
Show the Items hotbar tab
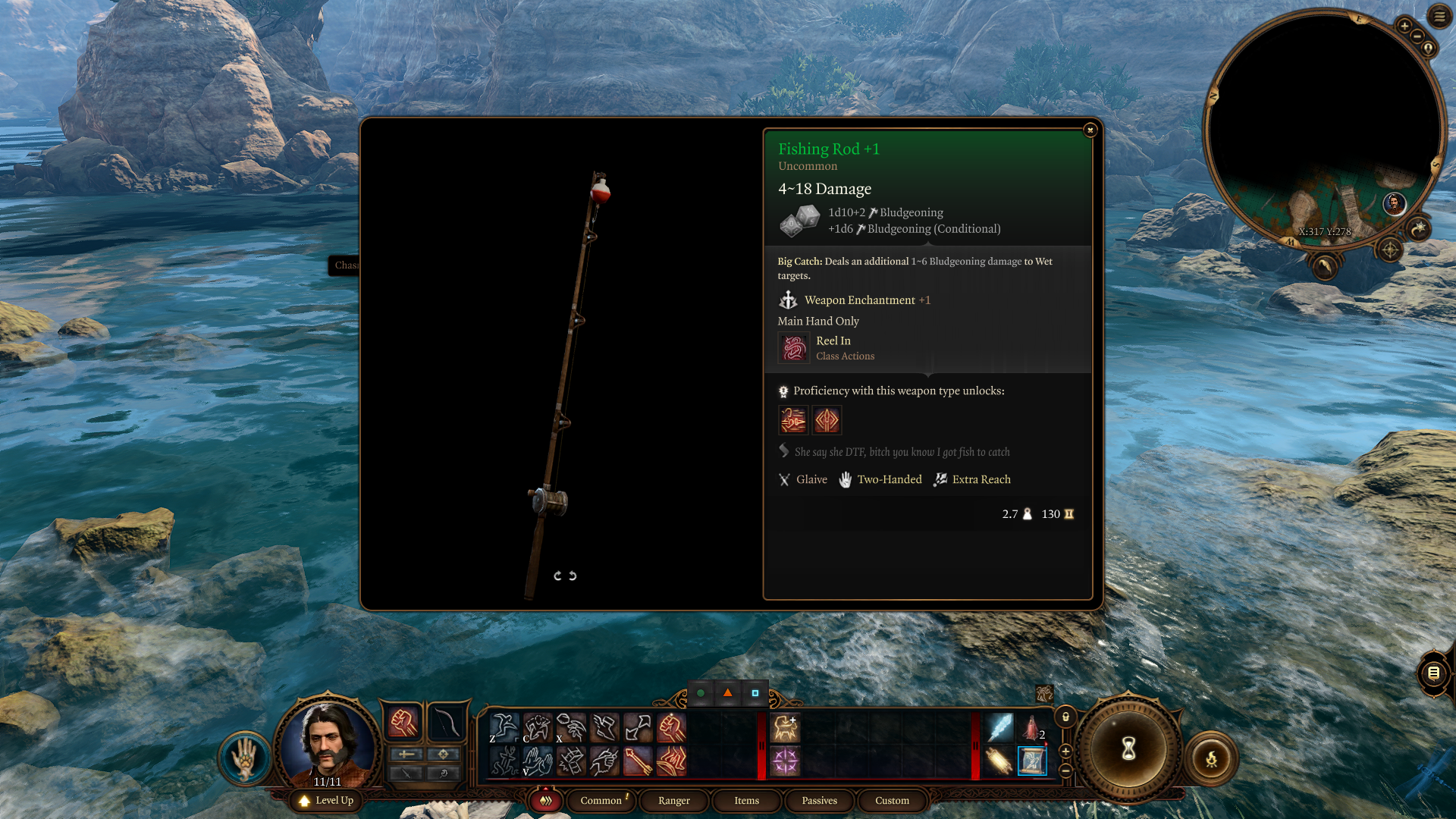click(x=746, y=800)
